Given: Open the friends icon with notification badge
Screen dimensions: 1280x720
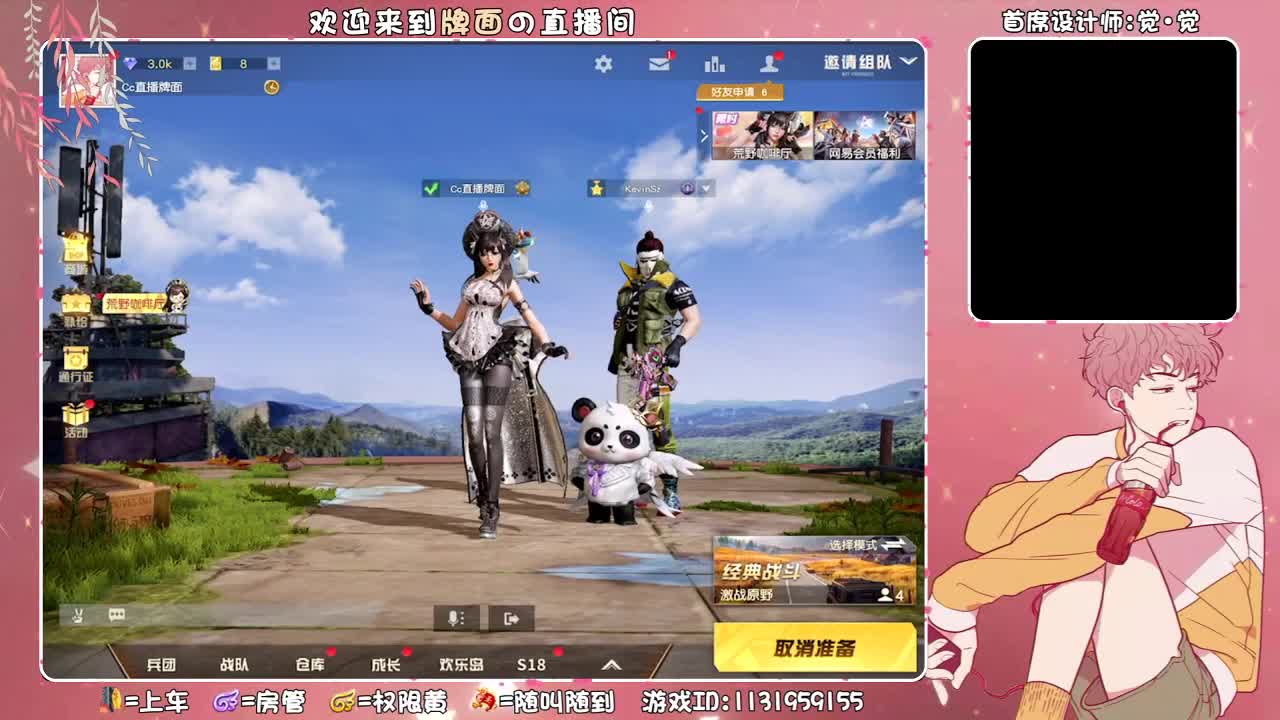Looking at the screenshot, I should [x=768, y=62].
